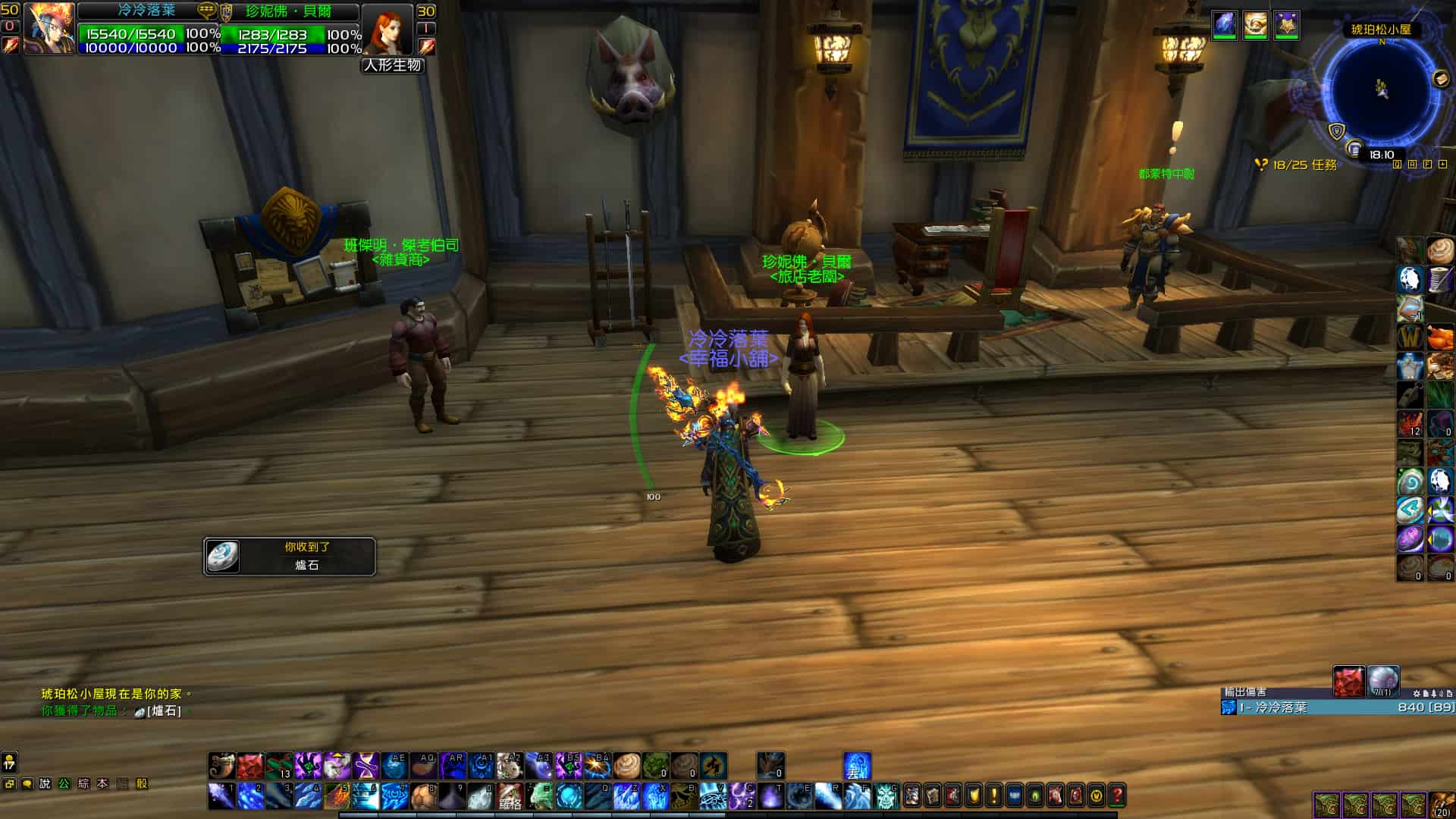Click the star buff icon
The image size is (1456, 819).
[x=1286, y=25]
